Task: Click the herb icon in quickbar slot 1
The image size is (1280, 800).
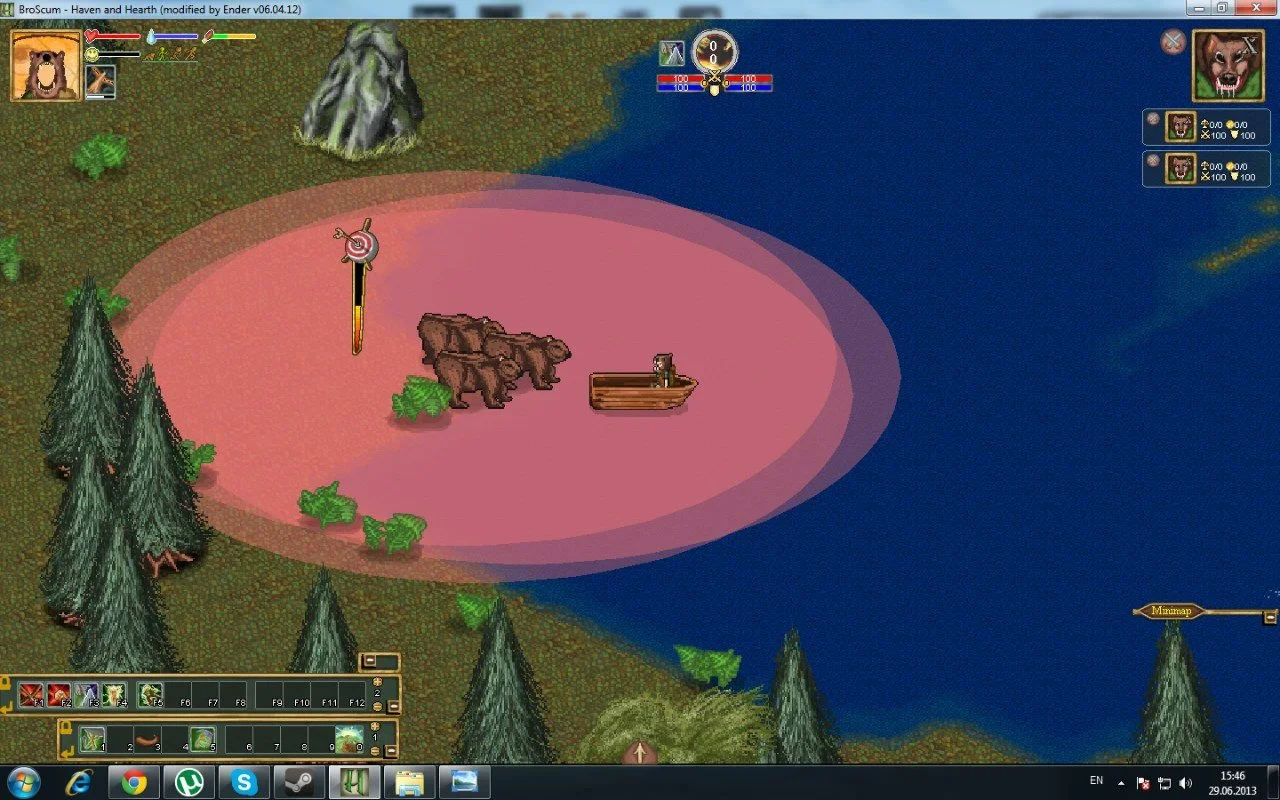Action: (91, 738)
